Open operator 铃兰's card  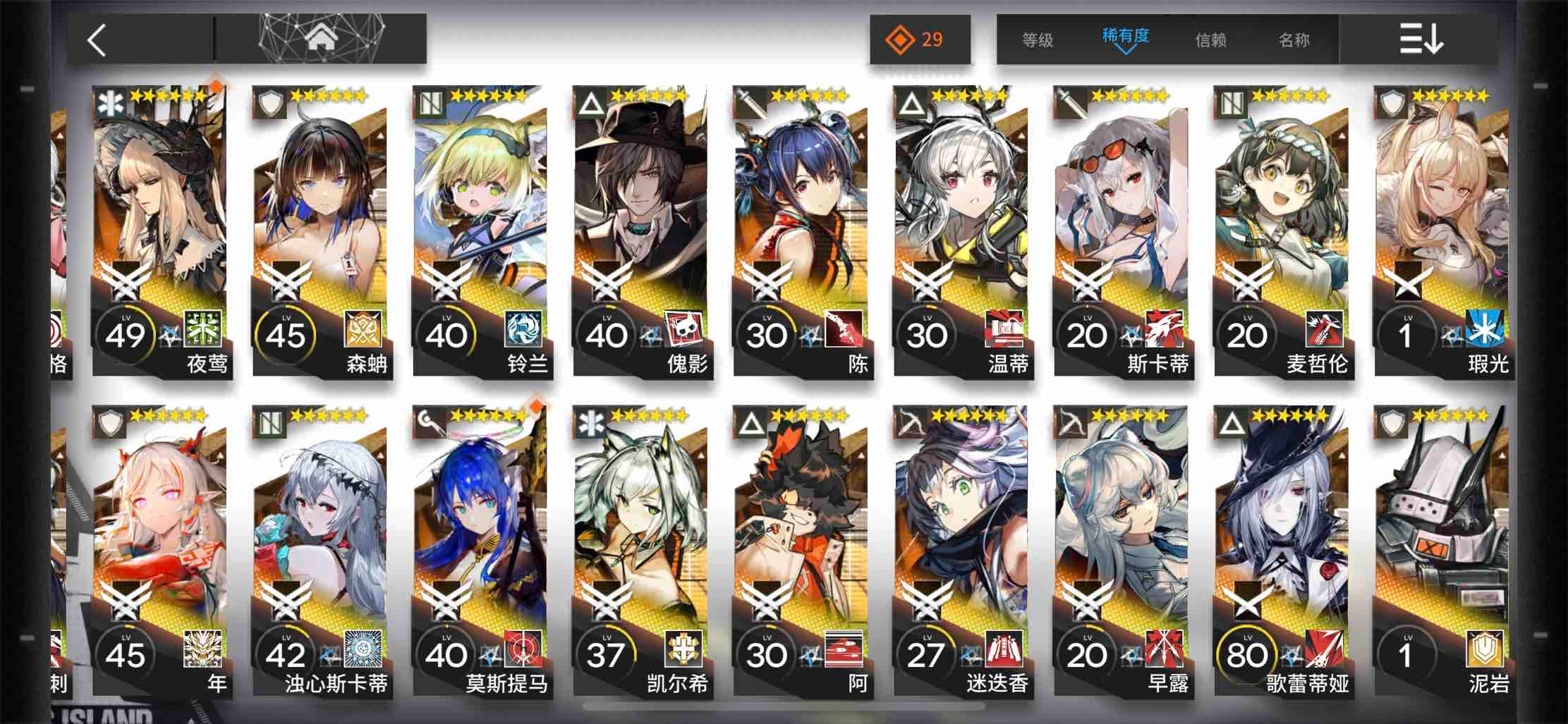[x=480, y=233]
